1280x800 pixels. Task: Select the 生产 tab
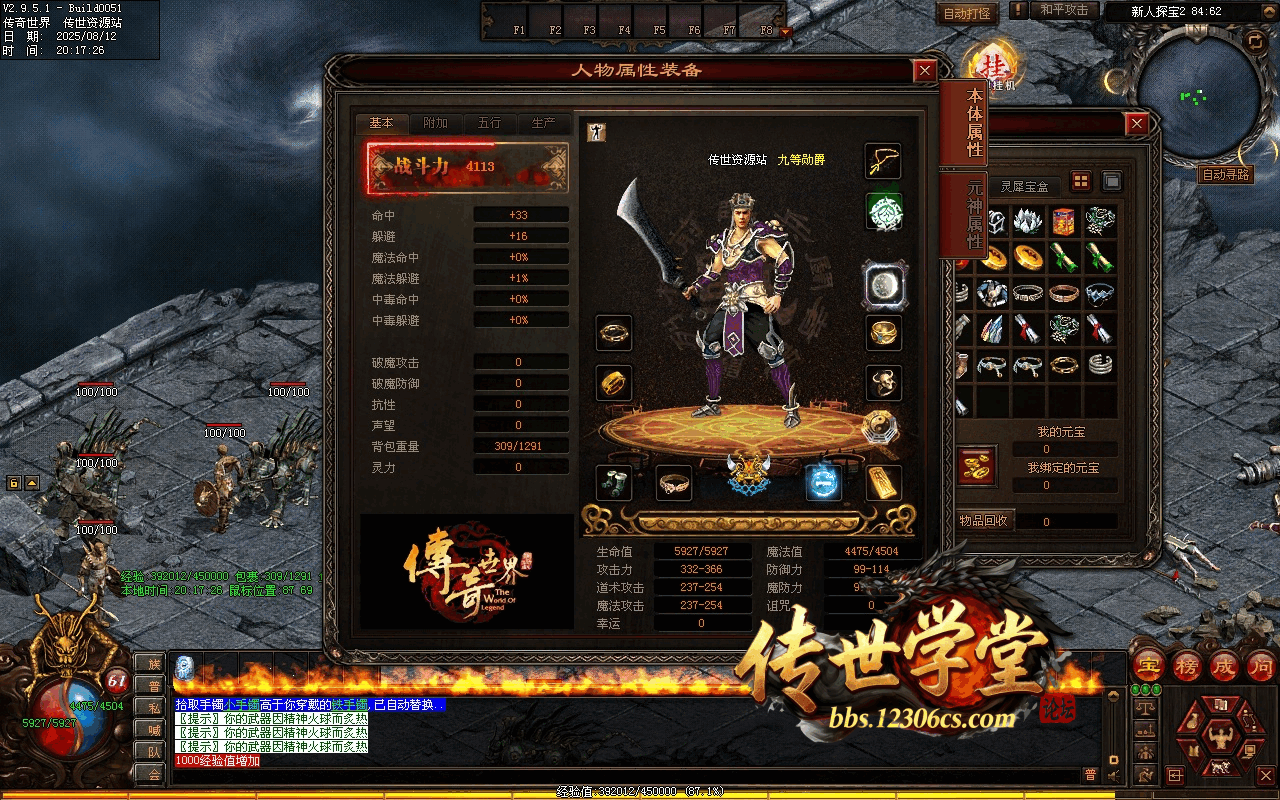pos(544,123)
